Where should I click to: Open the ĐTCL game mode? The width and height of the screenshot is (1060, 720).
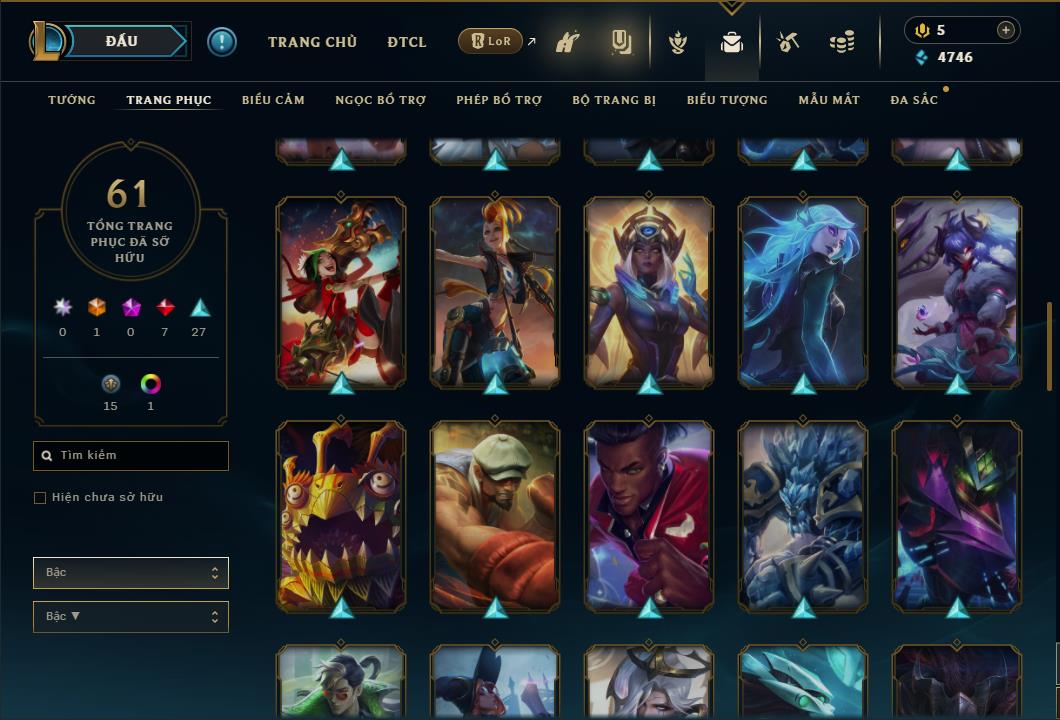(x=407, y=42)
